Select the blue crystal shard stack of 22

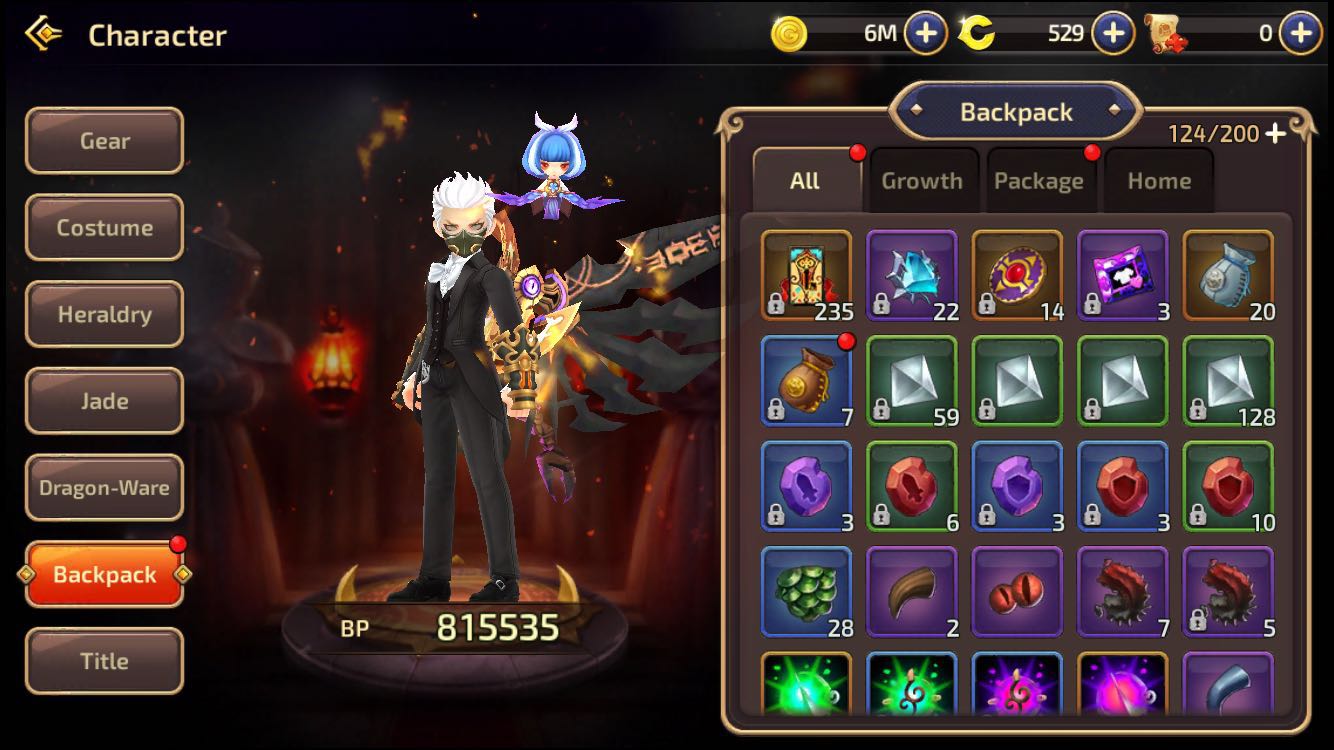coord(911,273)
